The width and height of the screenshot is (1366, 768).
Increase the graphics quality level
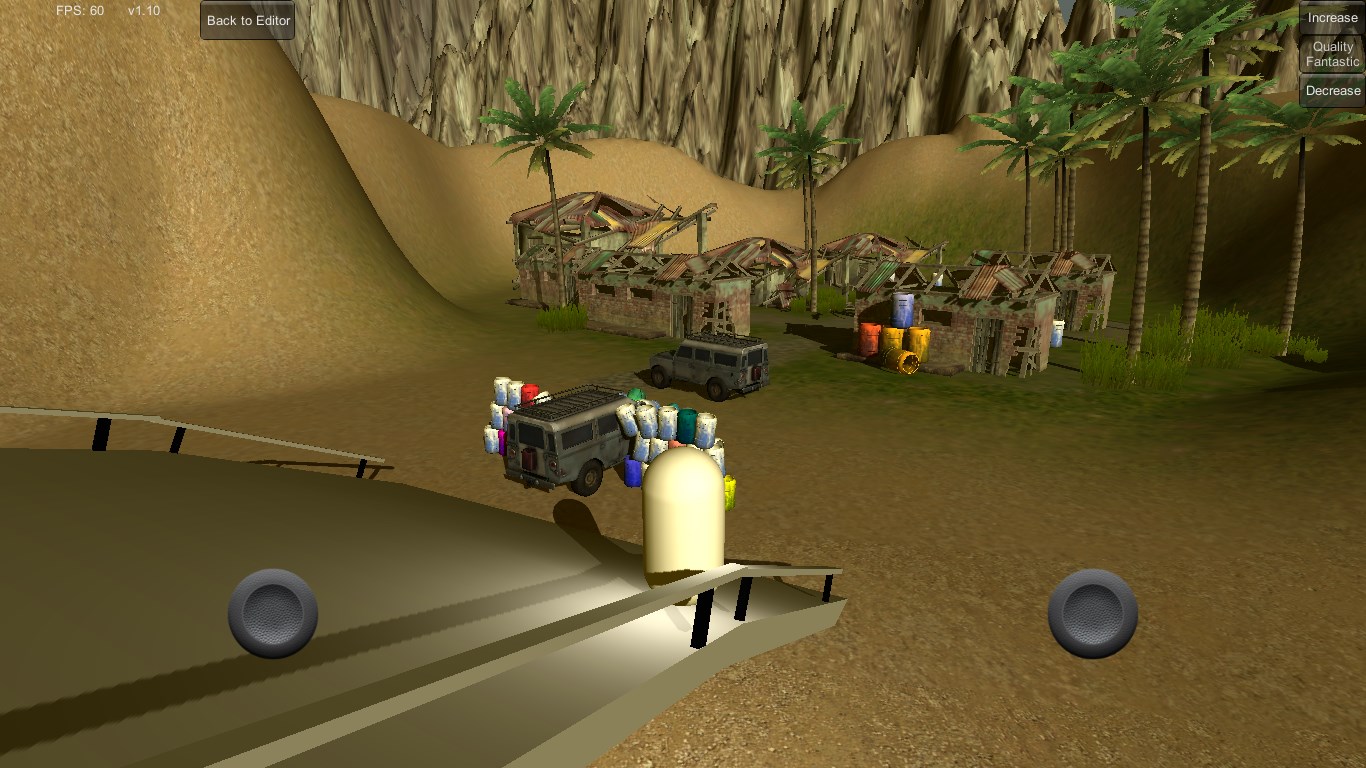(1332, 17)
